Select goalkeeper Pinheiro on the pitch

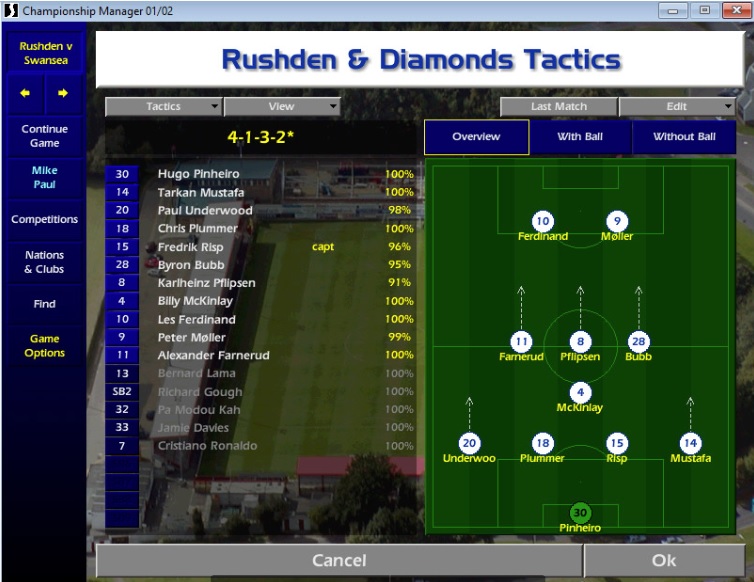(x=580, y=514)
